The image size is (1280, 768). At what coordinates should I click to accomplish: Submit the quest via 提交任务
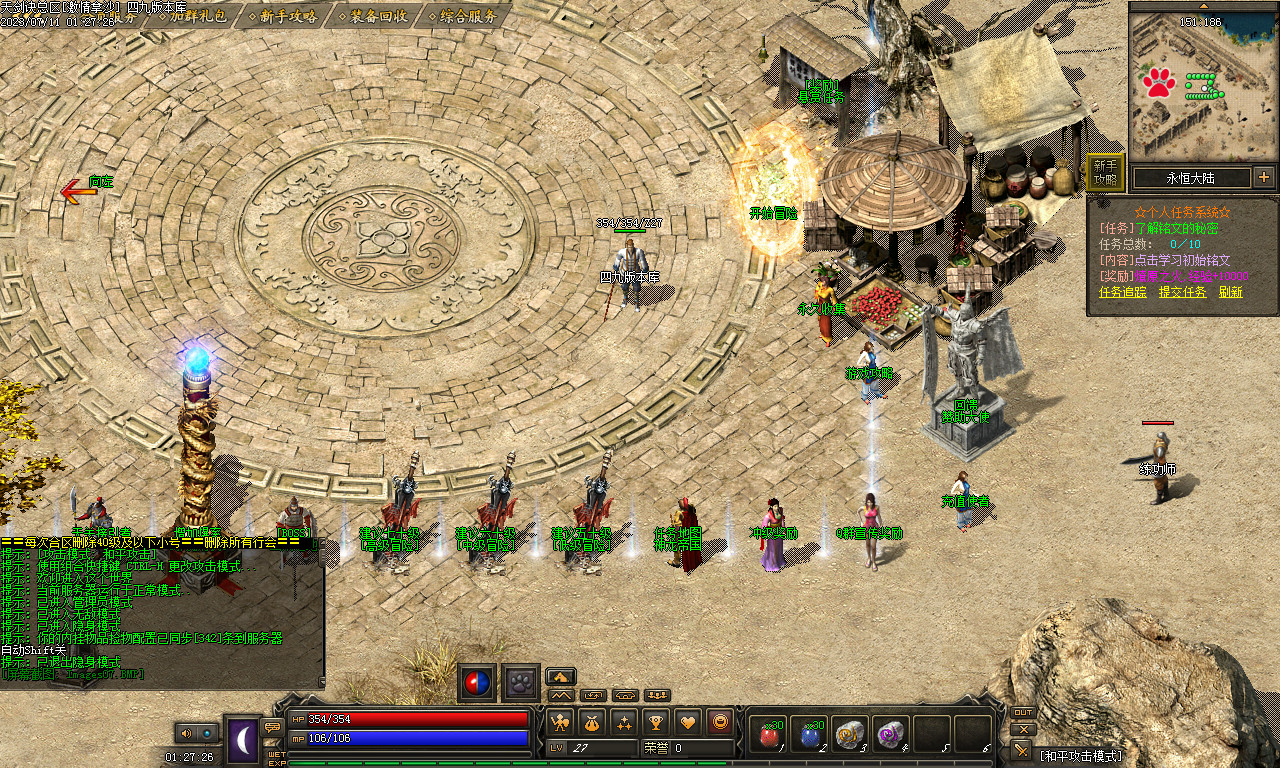pos(1182,292)
